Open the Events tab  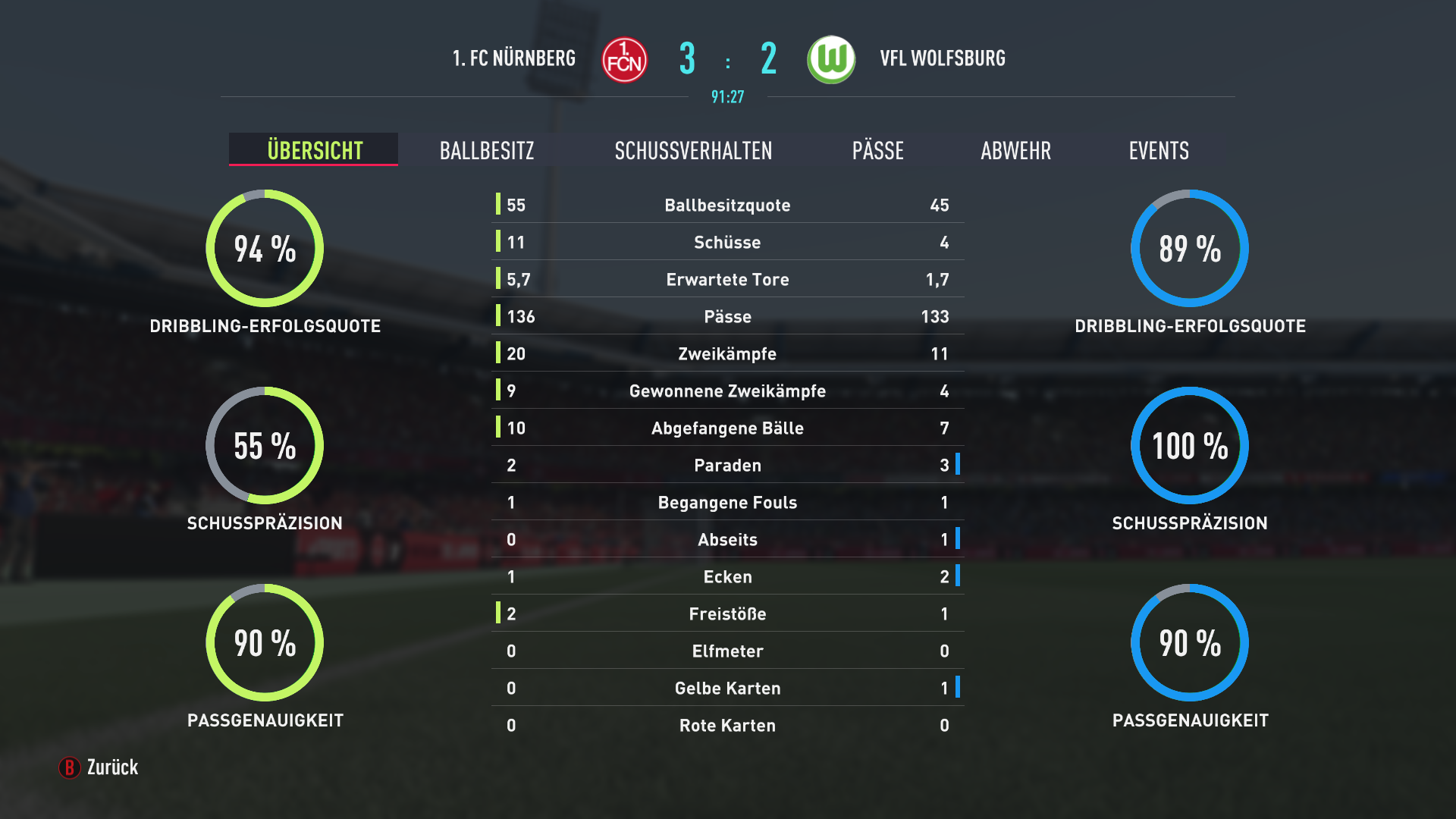[1158, 150]
